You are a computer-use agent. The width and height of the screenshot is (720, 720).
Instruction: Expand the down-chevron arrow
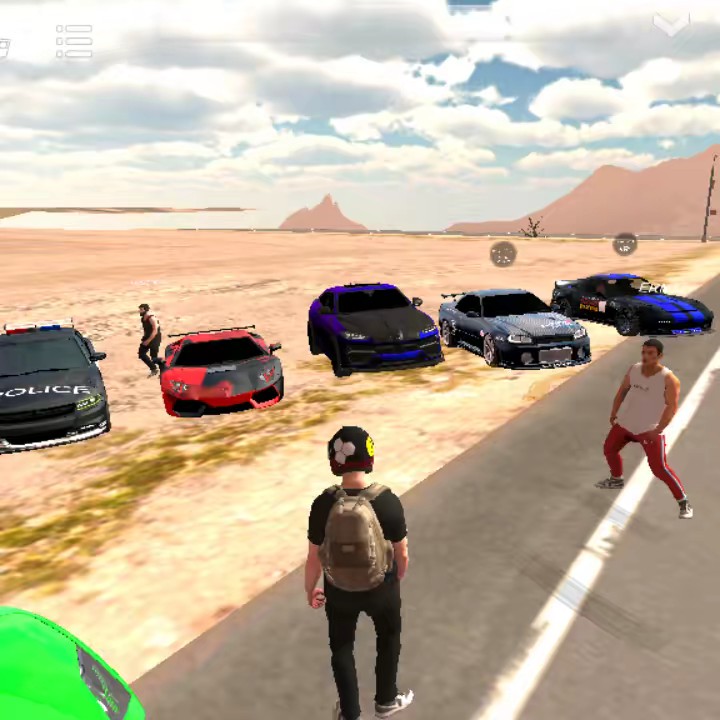[670, 25]
